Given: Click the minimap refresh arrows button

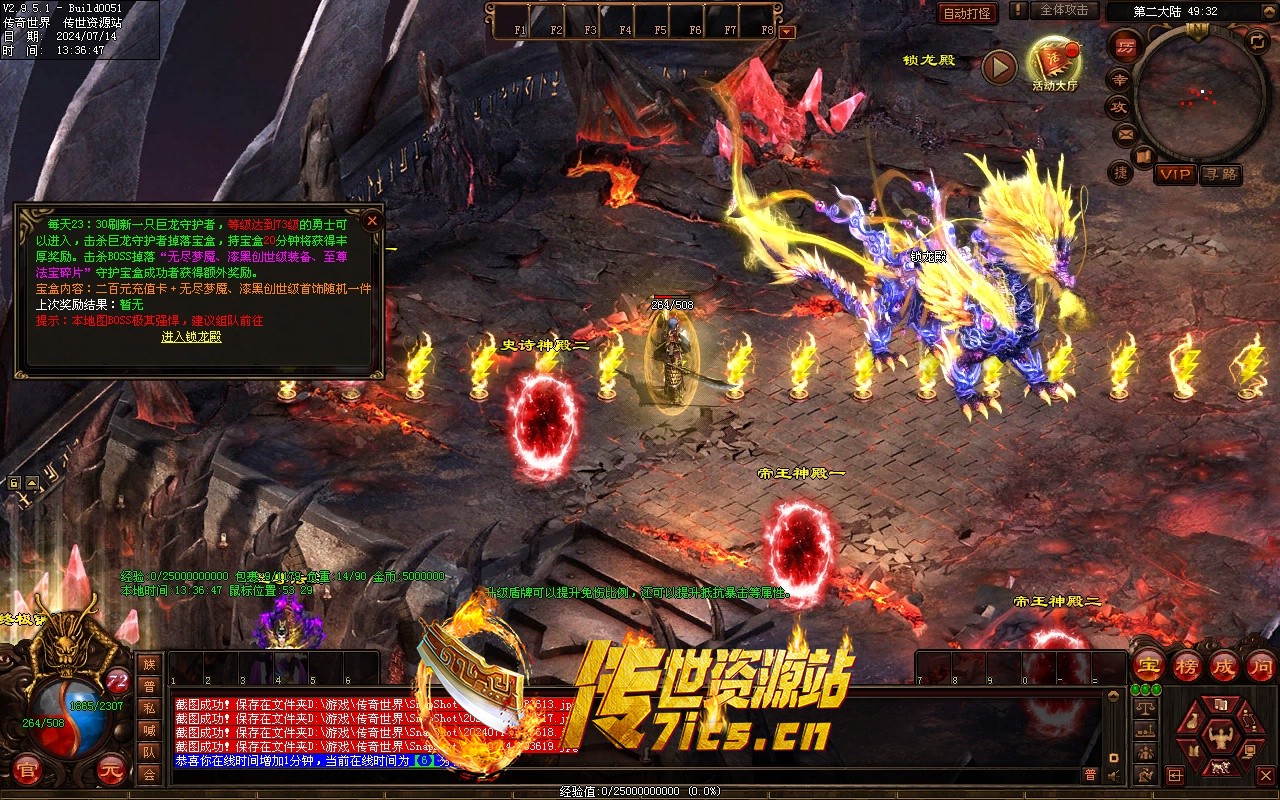Looking at the screenshot, I should point(1257,42).
